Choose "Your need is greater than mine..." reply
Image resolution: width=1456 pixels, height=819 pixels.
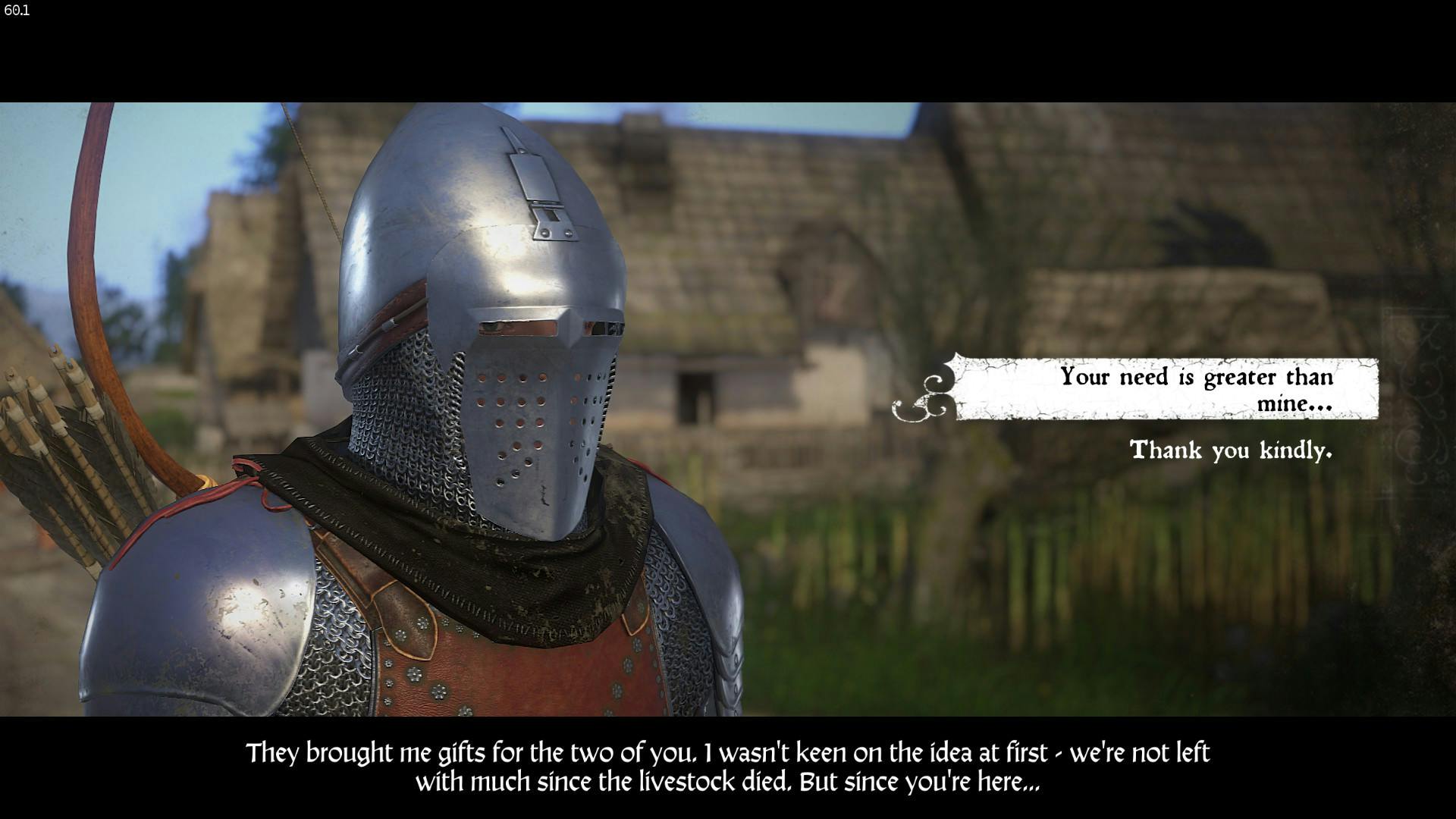click(1195, 389)
